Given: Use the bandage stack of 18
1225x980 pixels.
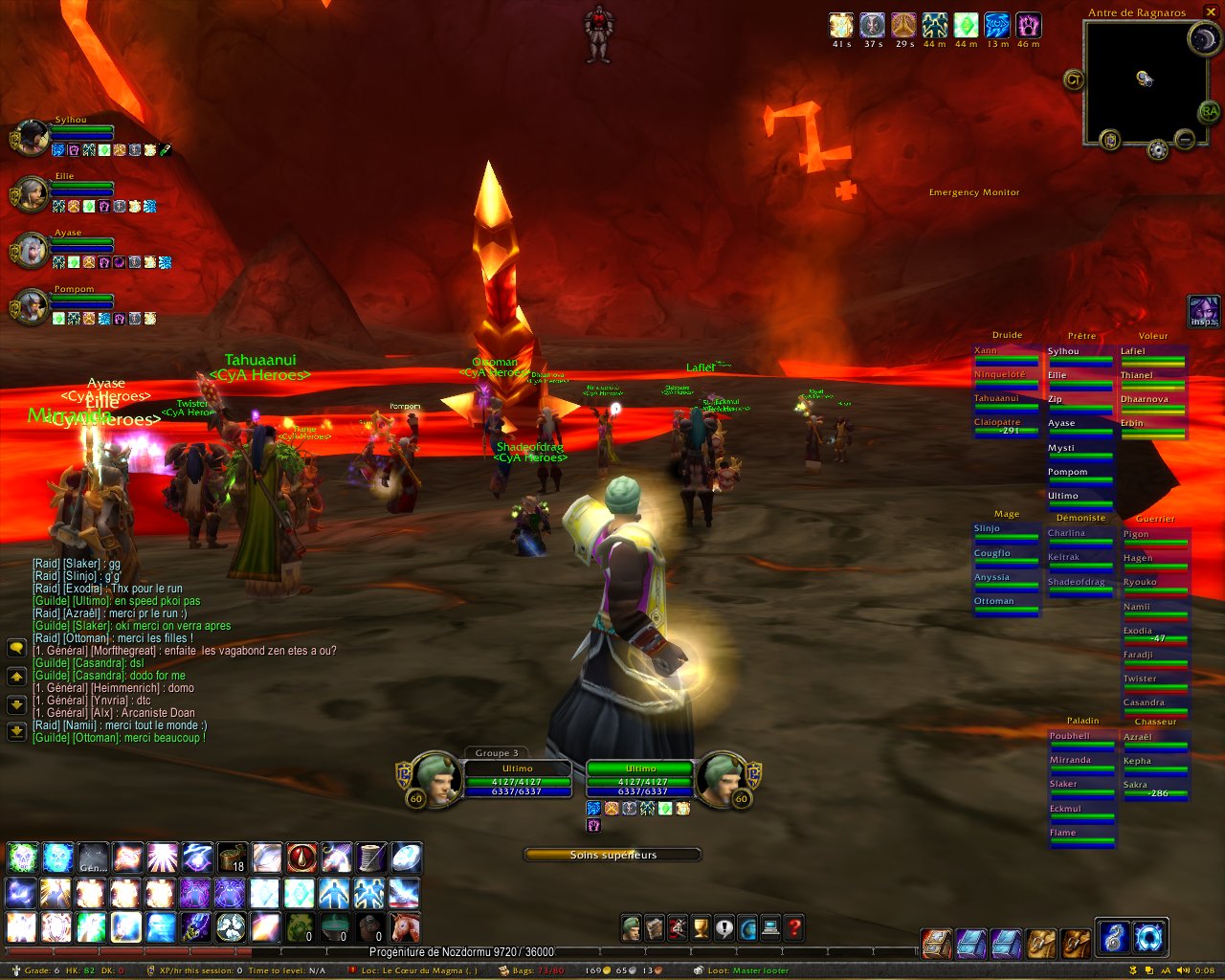Looking at the screenshot, I should [232, 857].
